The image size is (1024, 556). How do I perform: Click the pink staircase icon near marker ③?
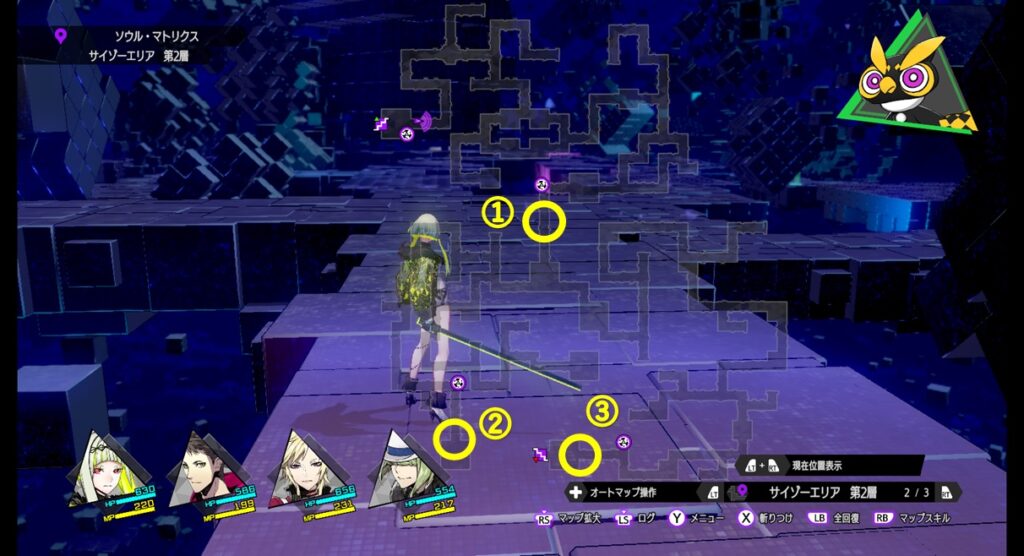click(541, 455)
